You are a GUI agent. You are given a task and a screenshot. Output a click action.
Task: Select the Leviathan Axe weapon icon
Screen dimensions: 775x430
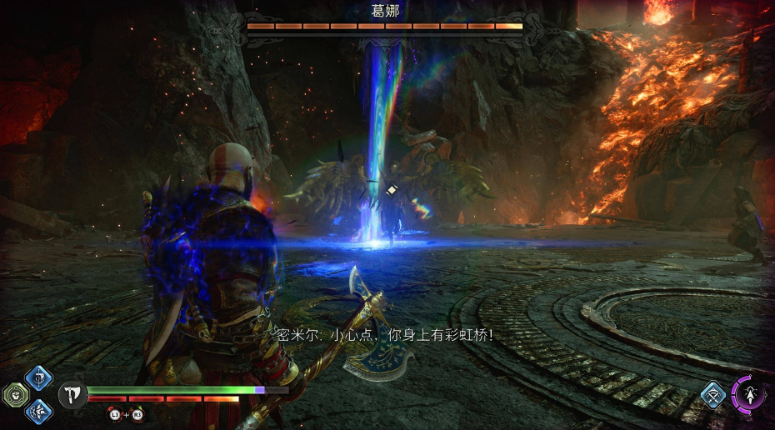point(72,395)
